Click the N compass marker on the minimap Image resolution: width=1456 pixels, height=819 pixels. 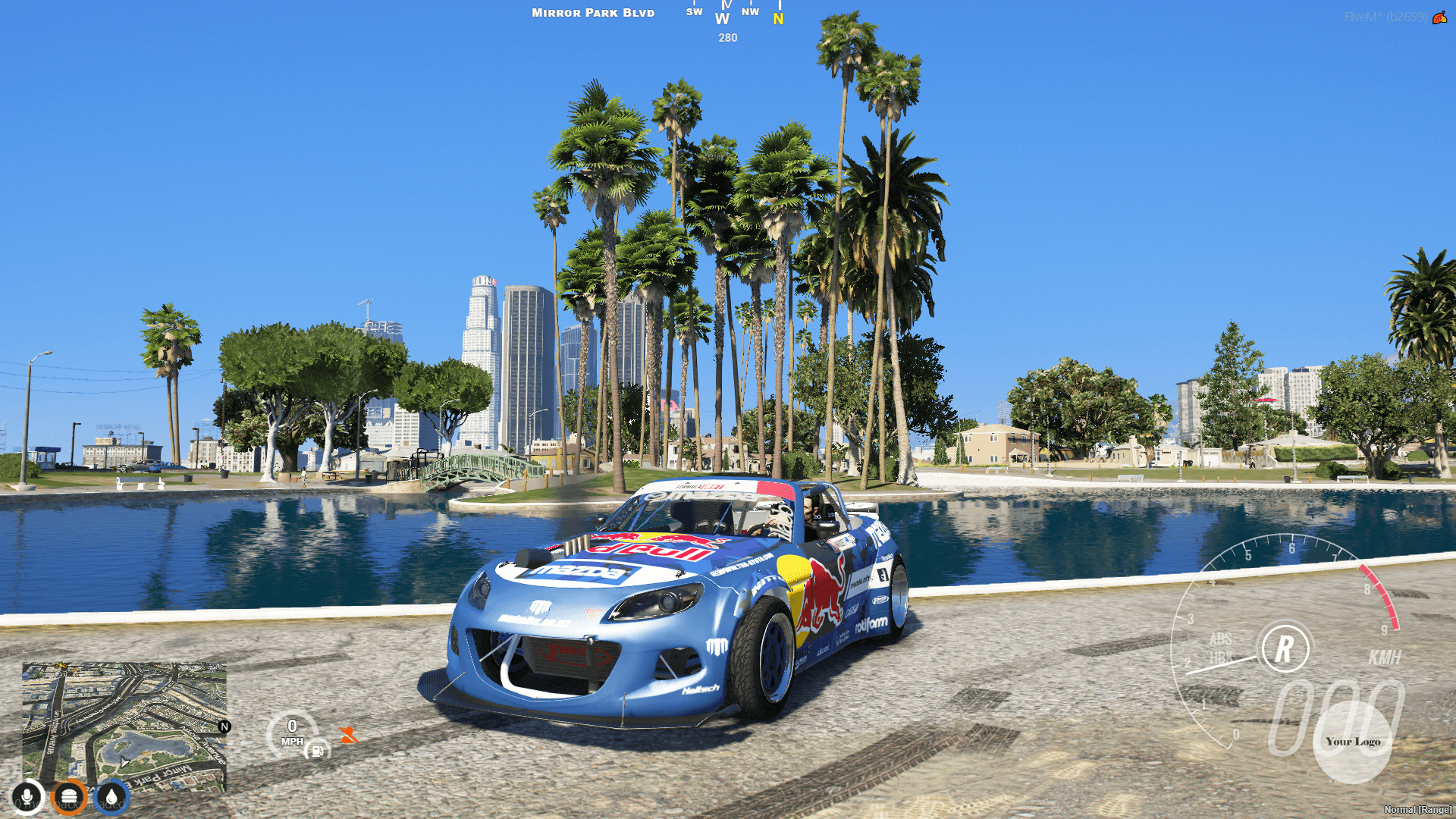(x=223, y=726)
